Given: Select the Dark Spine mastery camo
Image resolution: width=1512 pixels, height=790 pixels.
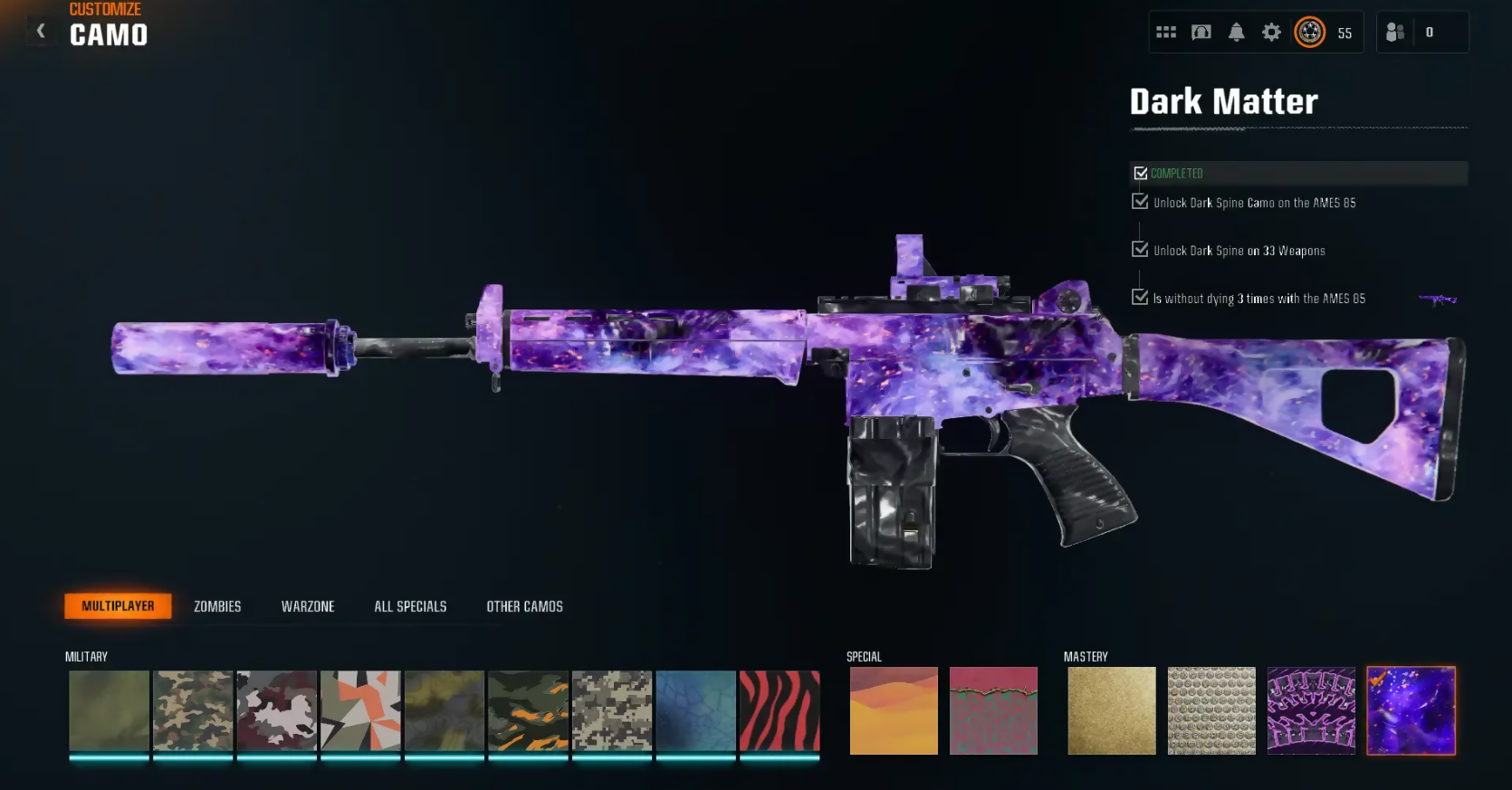Looking at the screenshot, I should (x=1311, y=710).
